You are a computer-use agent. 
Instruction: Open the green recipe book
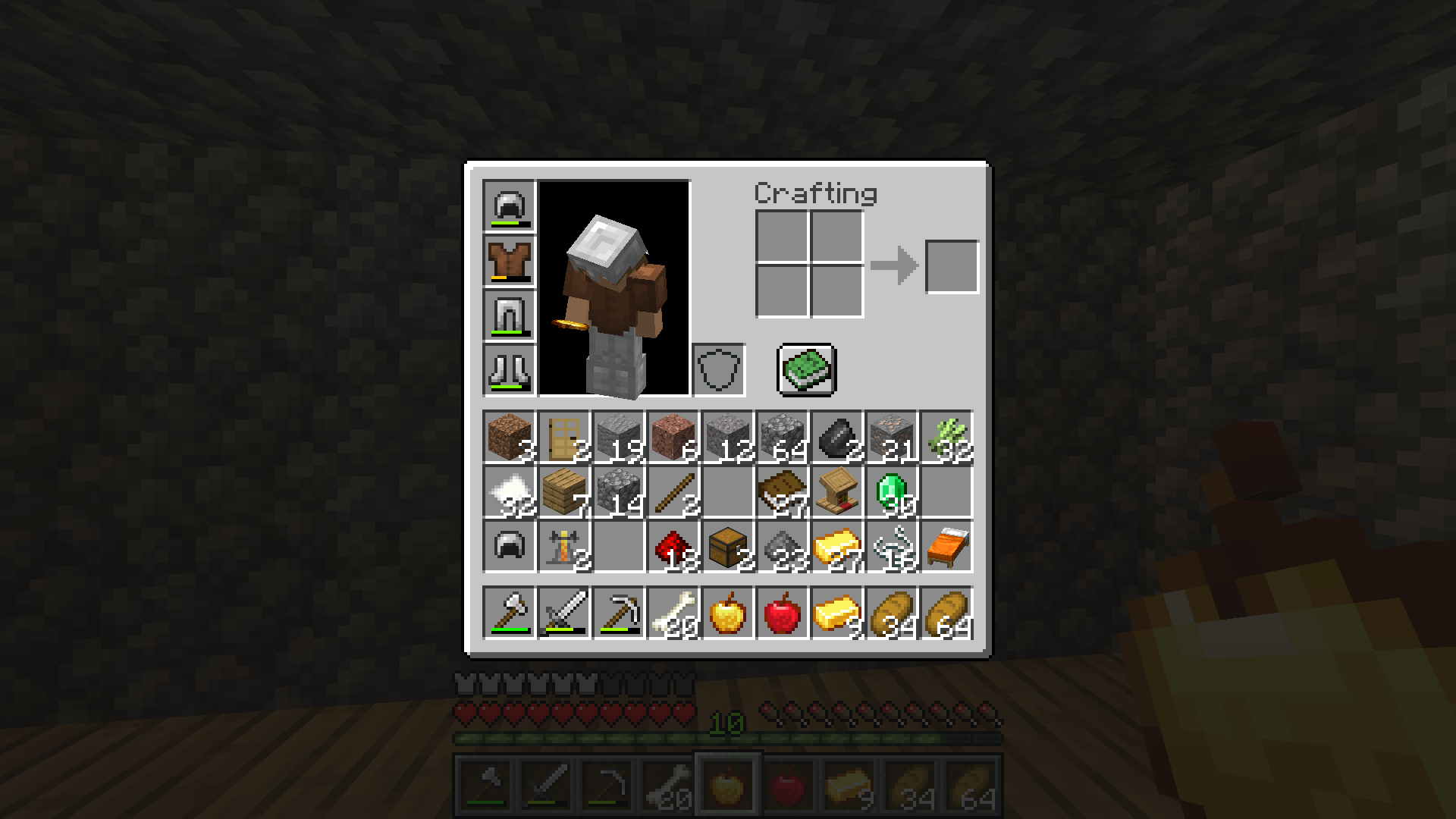[806, 369]
